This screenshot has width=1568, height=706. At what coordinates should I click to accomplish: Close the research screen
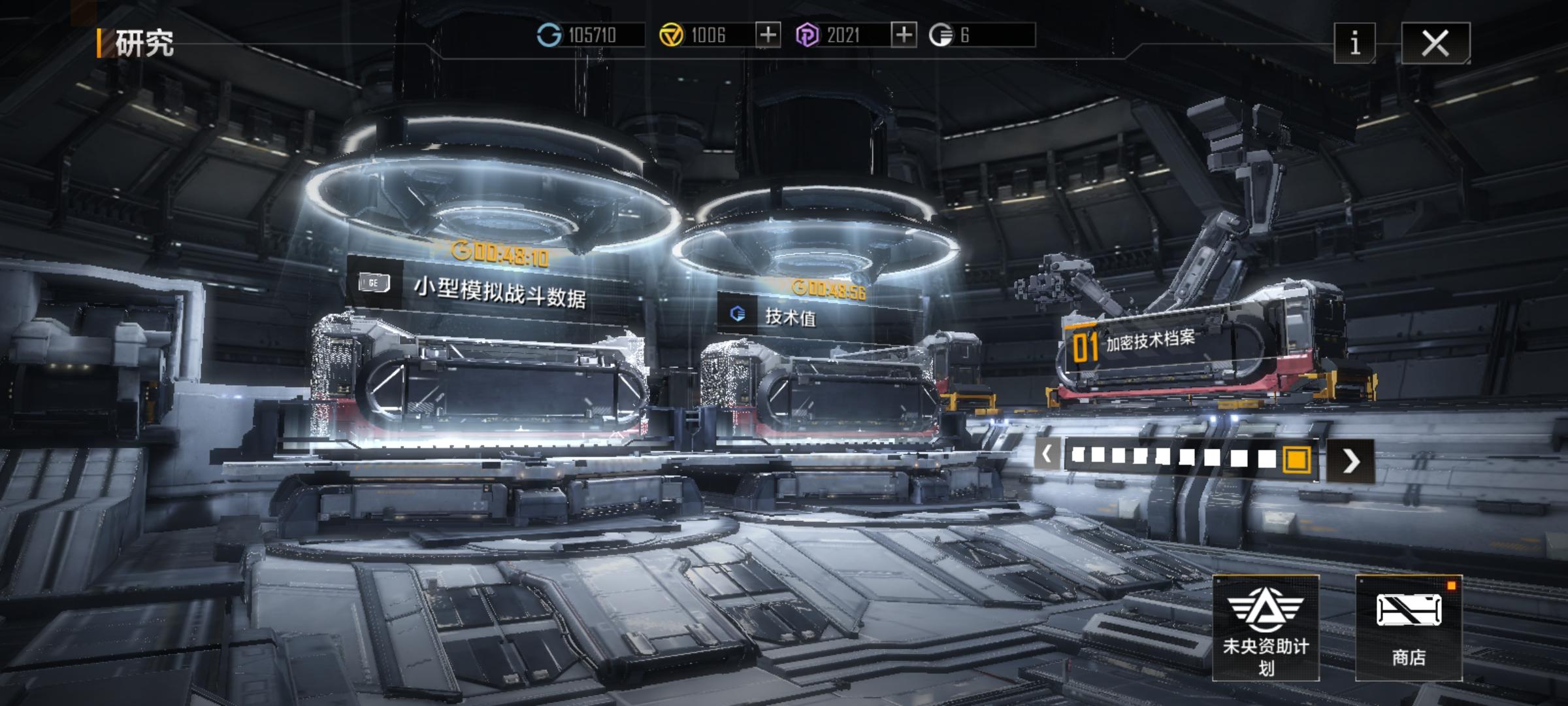[1435, 43]
